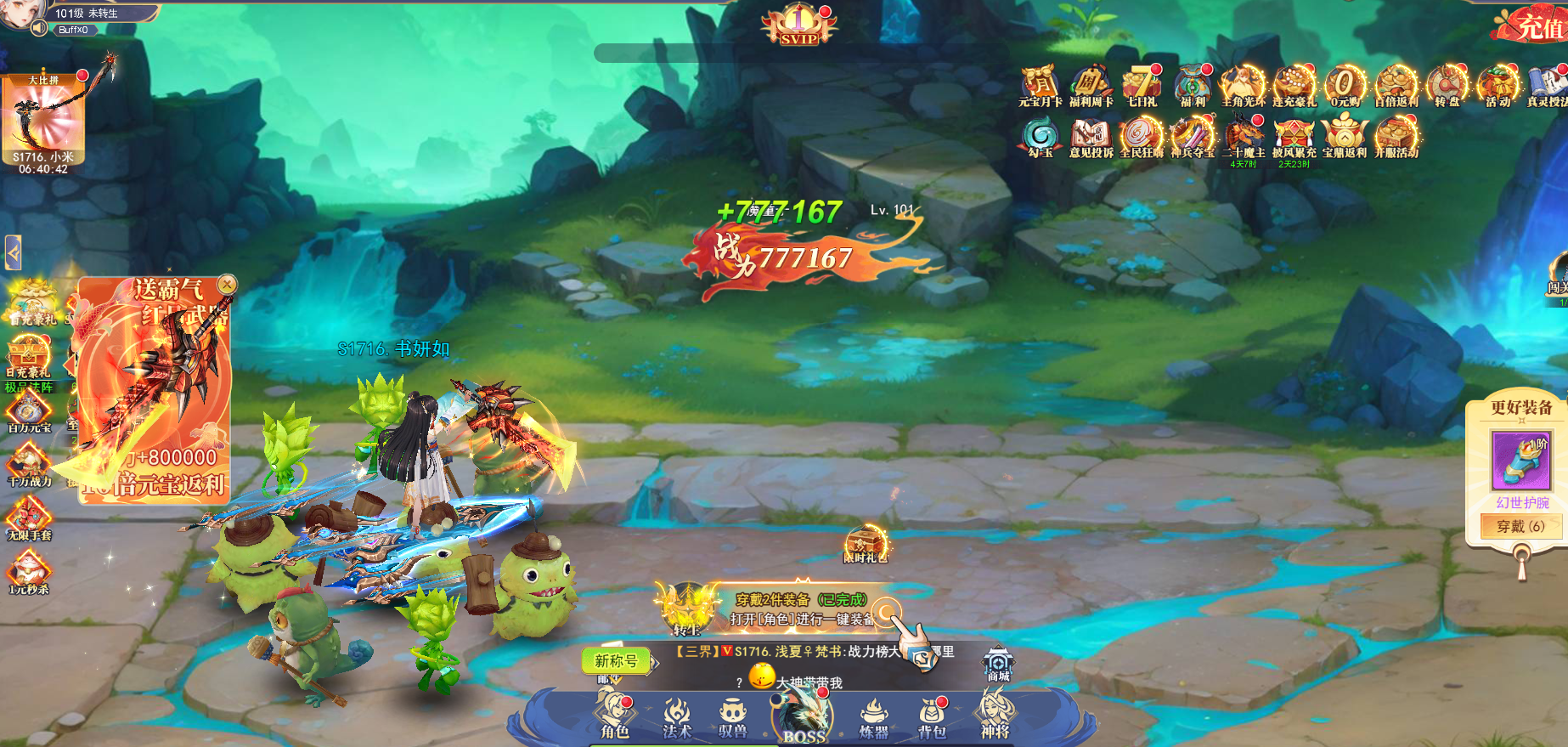Open the 七日礼 seven-day gift

[1142, 87]
